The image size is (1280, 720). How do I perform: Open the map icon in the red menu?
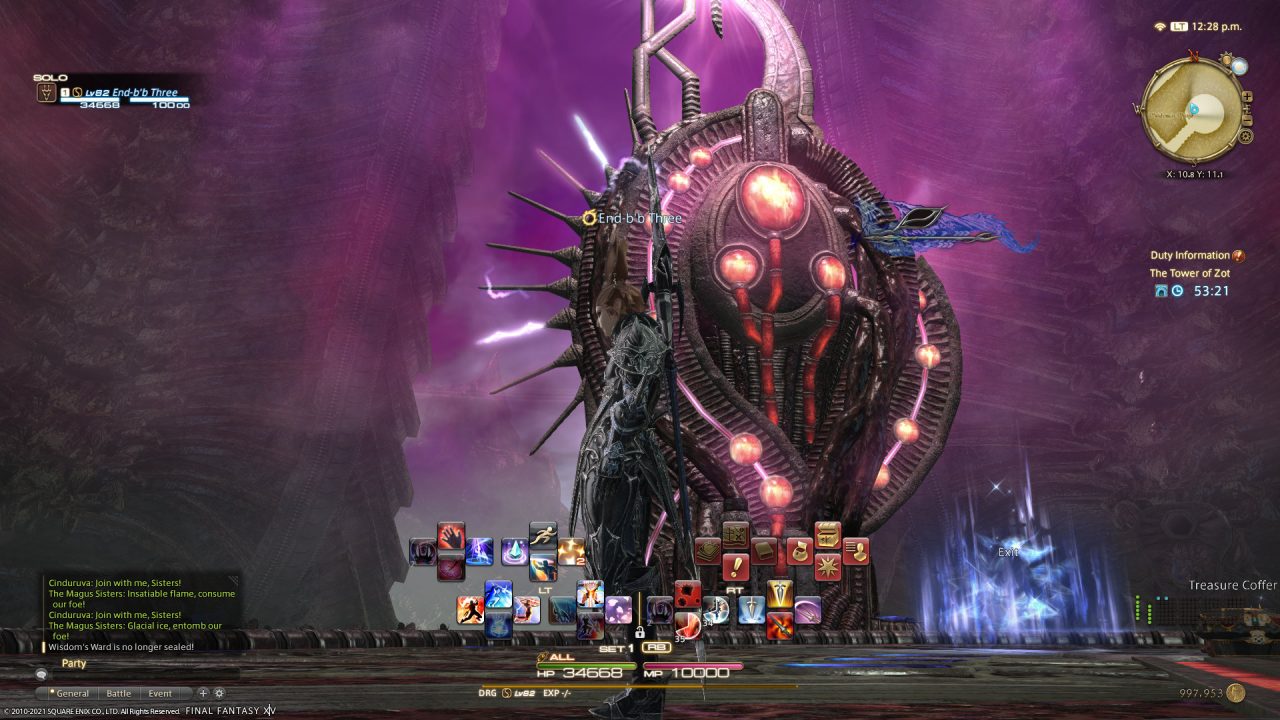click(736, 535)
